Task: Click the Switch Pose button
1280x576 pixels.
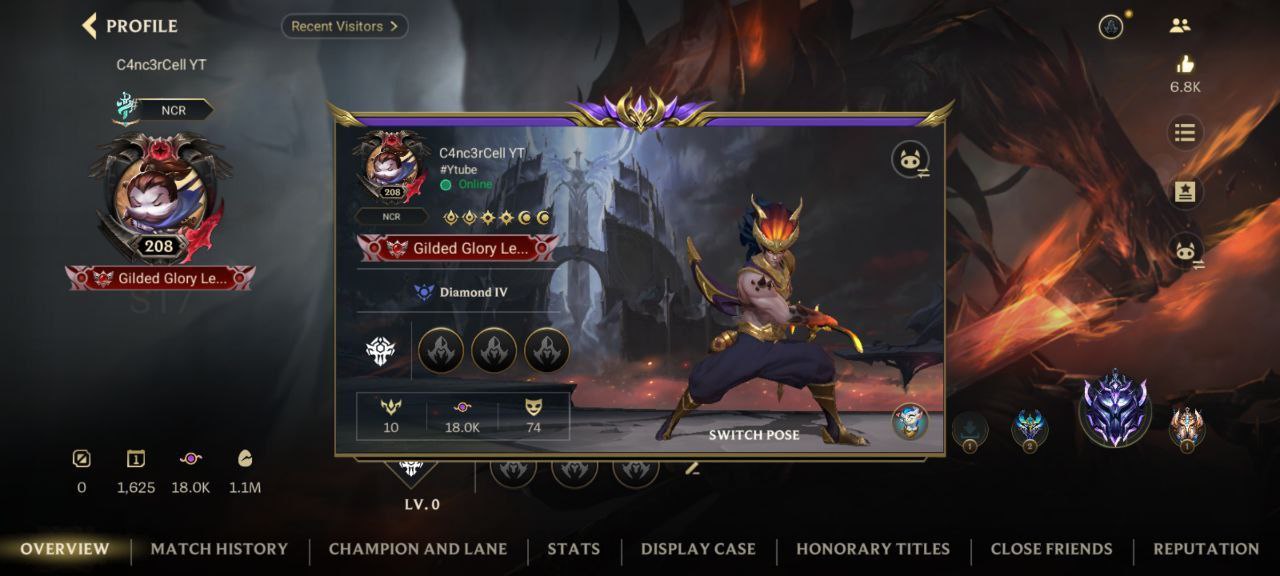Action: pos(754,435)
